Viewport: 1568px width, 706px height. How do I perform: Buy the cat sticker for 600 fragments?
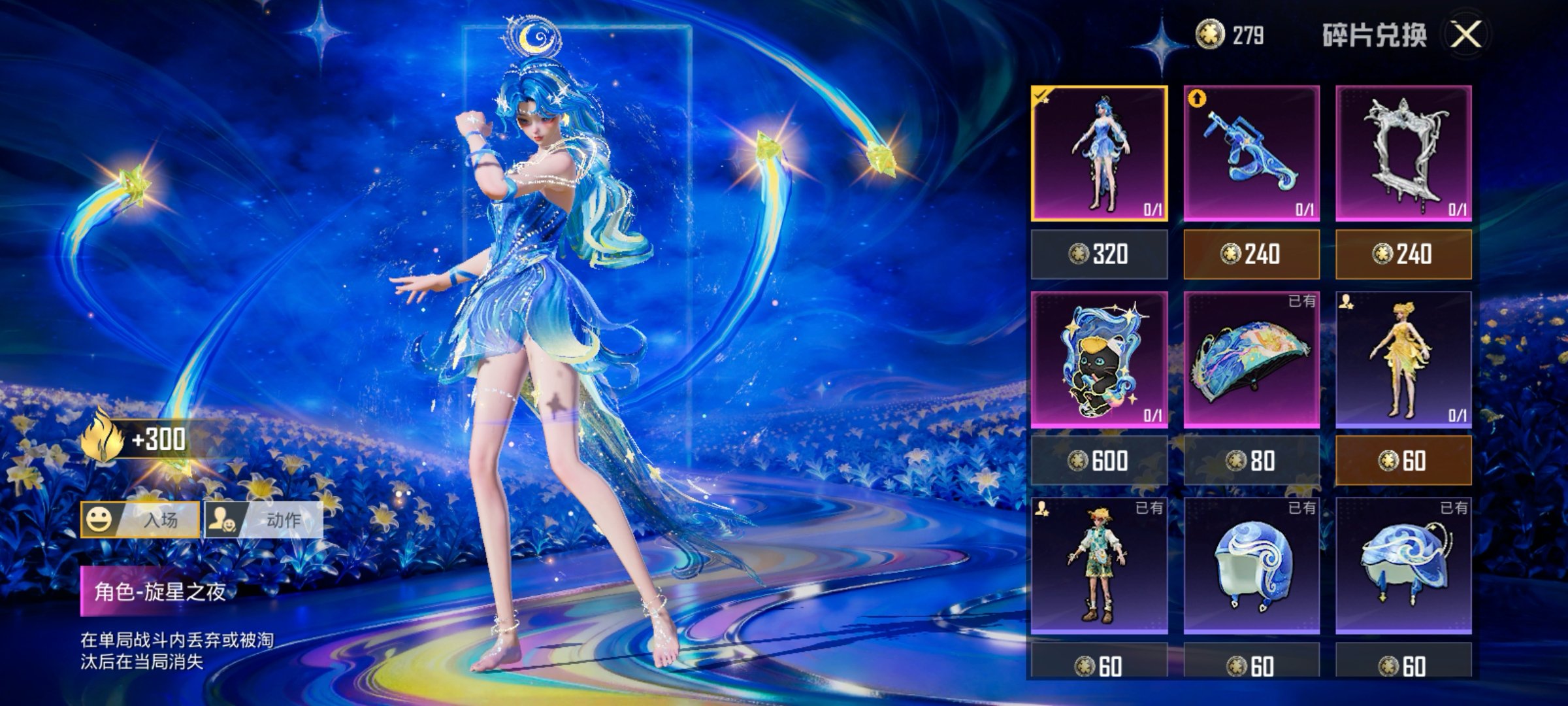click(x=1099, y=461)
